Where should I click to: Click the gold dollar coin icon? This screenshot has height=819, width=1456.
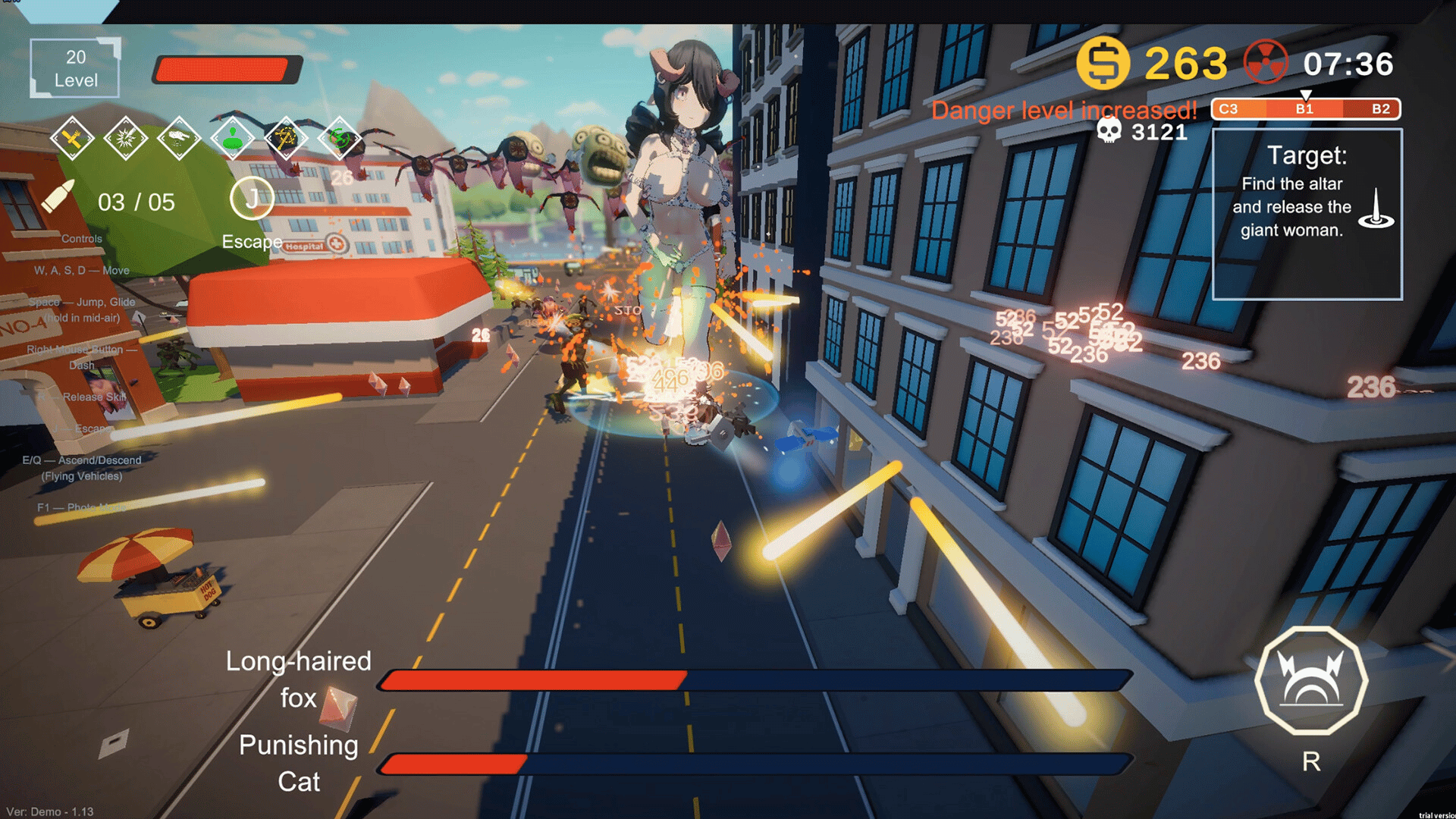tap(1103, 63)
